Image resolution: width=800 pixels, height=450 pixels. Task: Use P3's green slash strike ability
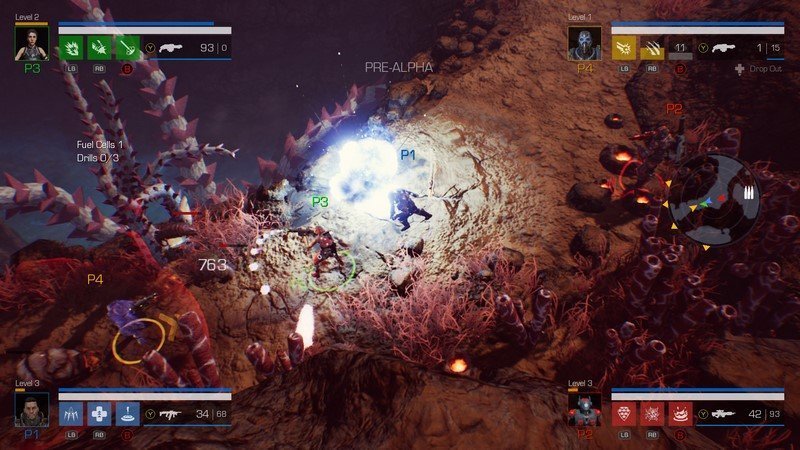point(100,47)
